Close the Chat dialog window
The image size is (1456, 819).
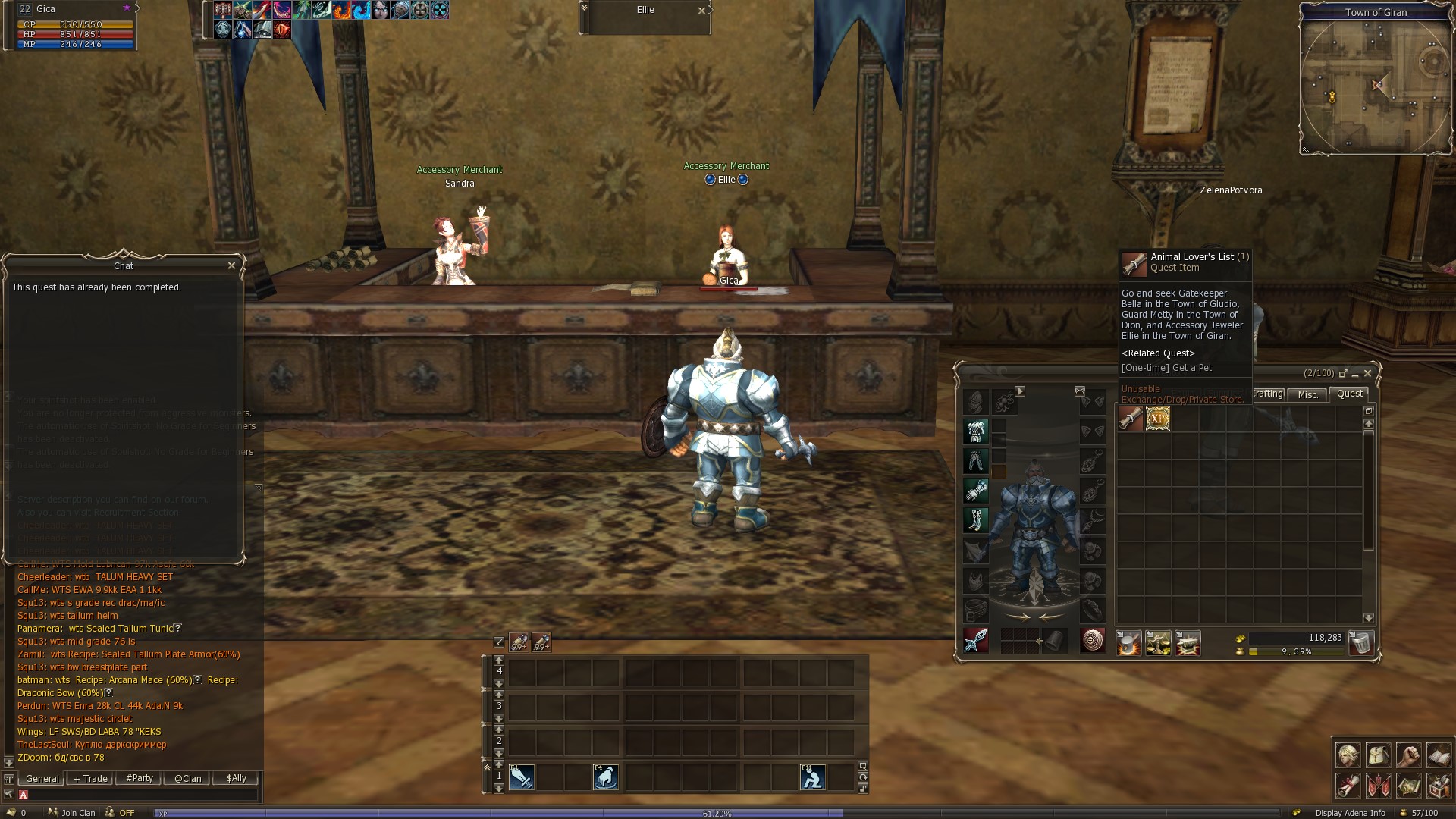(231, 265)
